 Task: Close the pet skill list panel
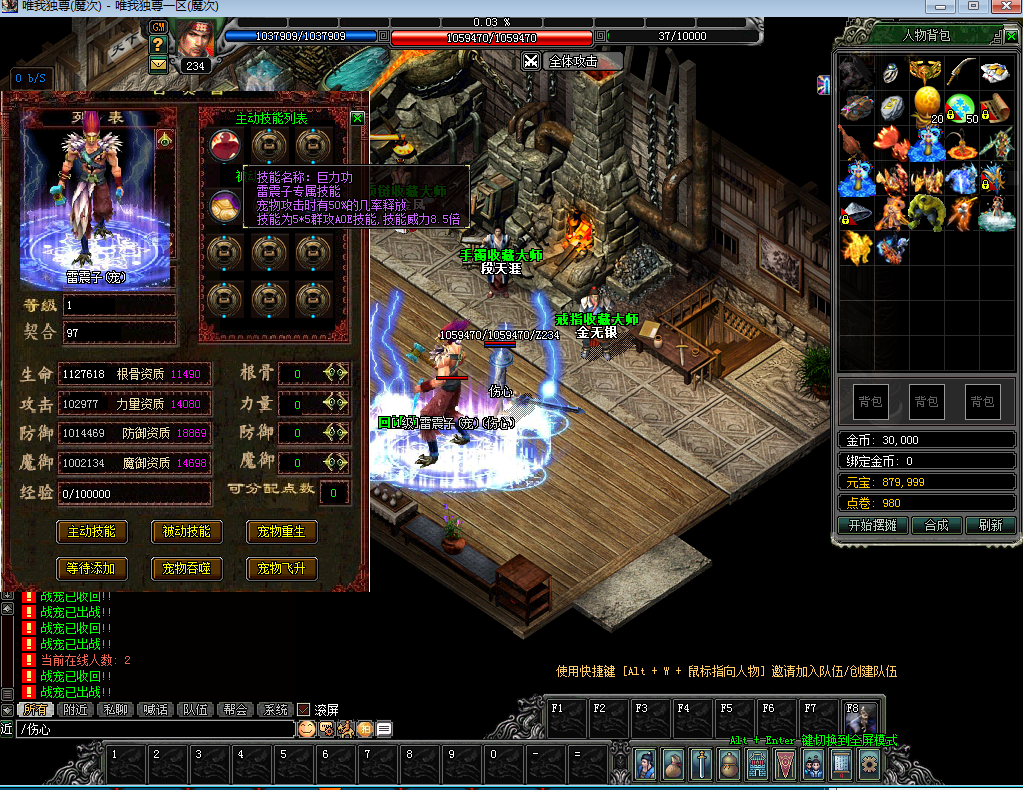pos(358,118)
